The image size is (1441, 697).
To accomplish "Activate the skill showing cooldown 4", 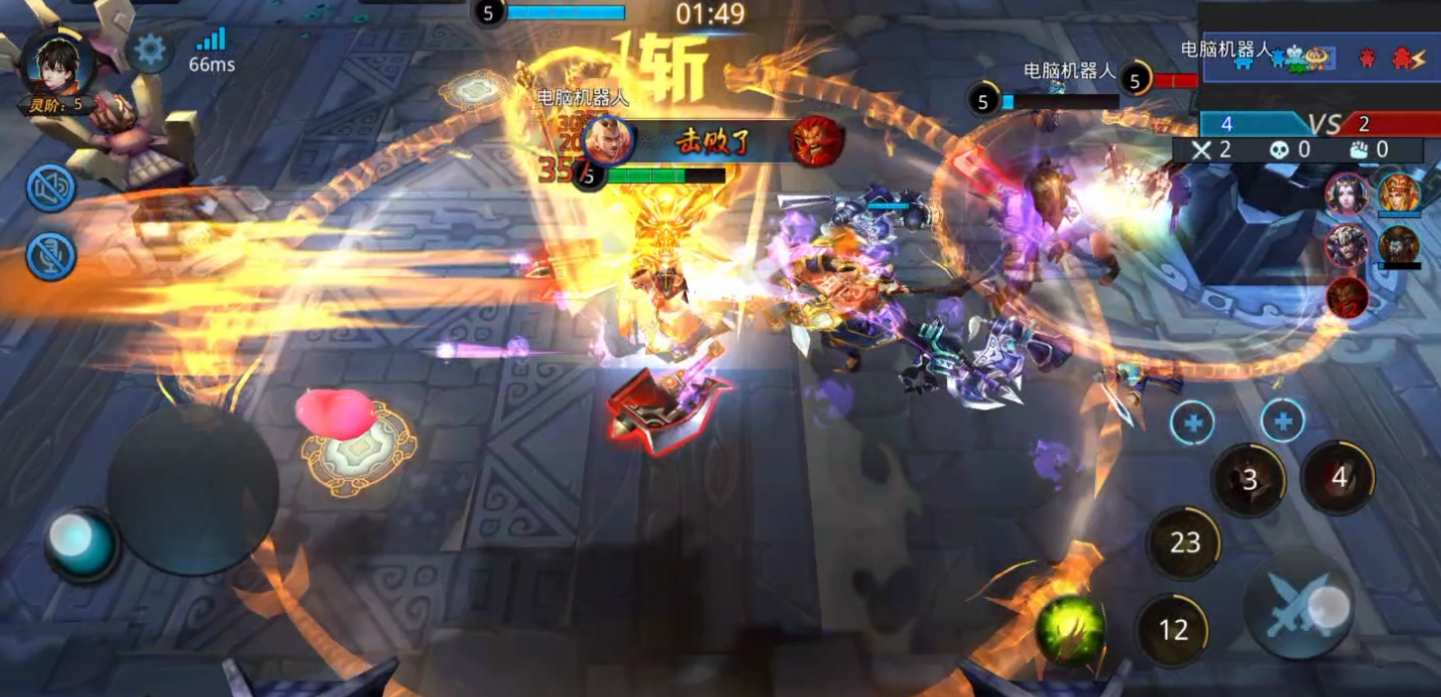I will tap(1338, 478).
